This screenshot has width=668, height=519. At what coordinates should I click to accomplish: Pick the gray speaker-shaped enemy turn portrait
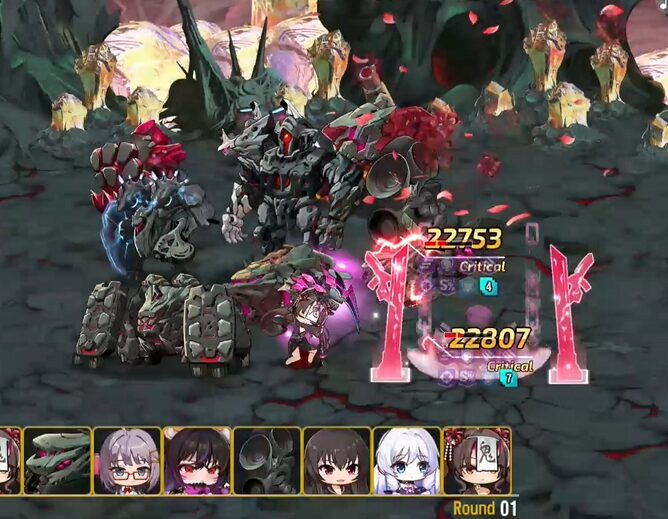(x=267, y=461)
